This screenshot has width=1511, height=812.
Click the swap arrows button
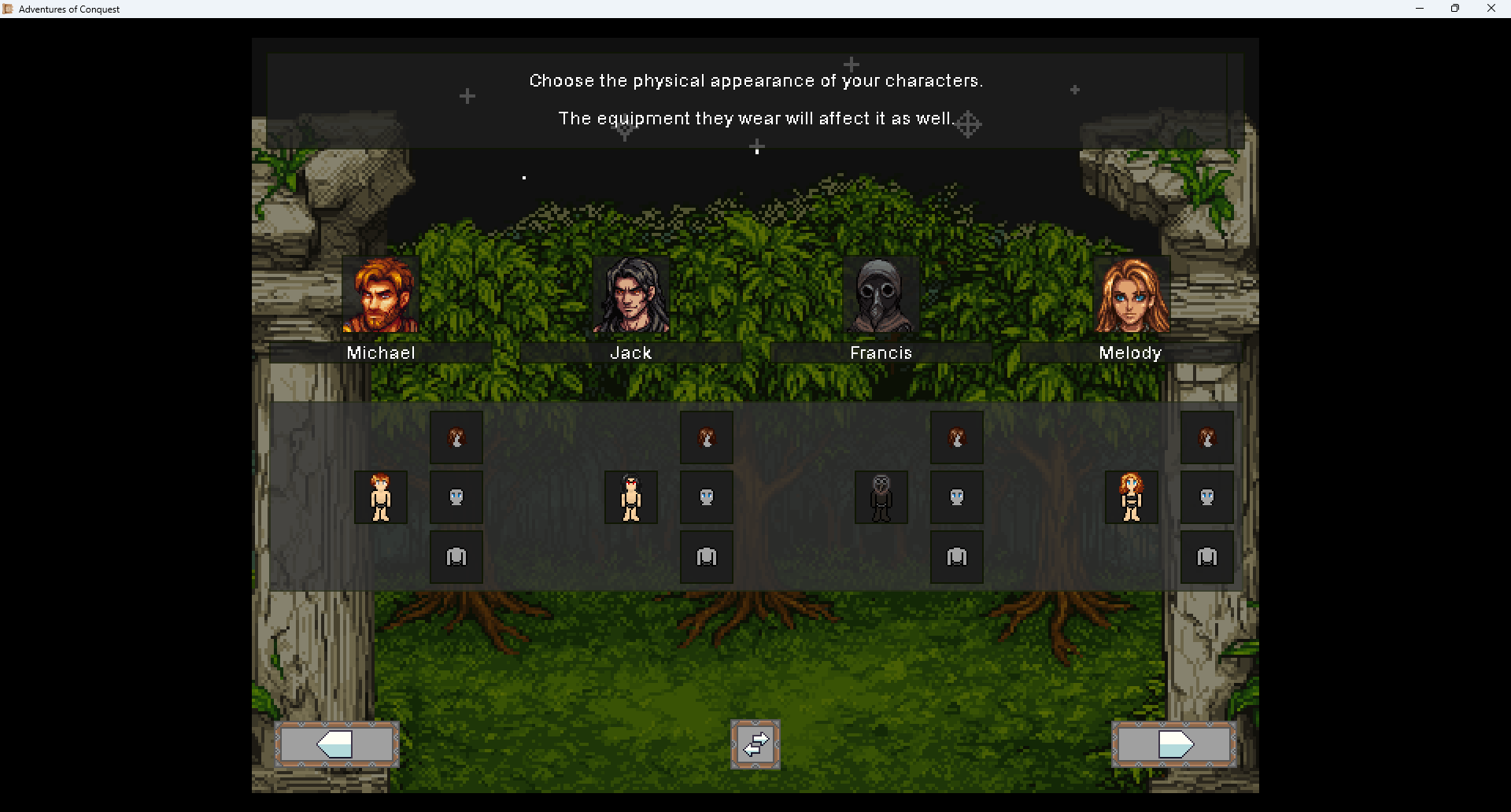(x=755, y=744)
